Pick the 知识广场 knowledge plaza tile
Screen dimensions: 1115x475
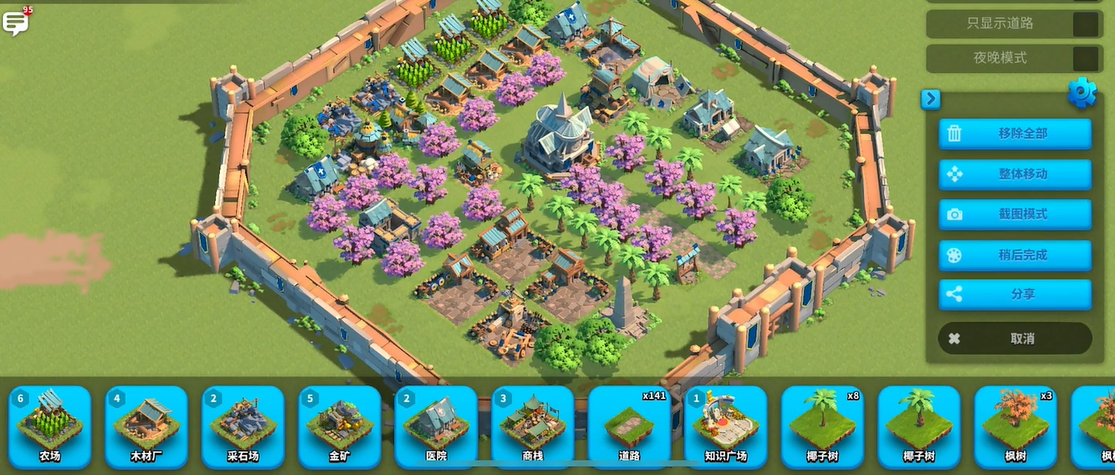726,427
